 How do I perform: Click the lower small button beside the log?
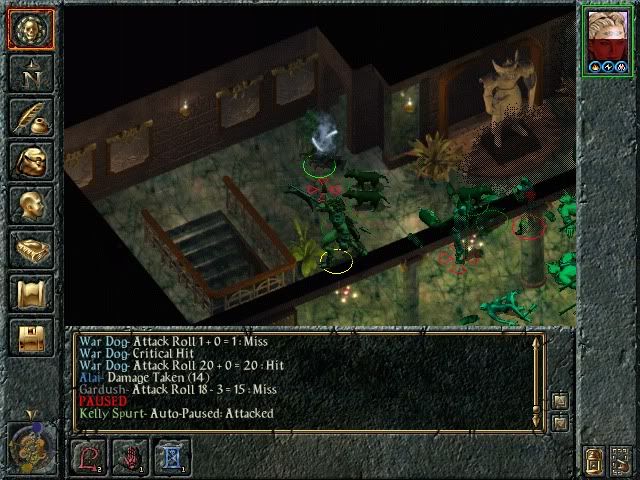pos(560,423)
